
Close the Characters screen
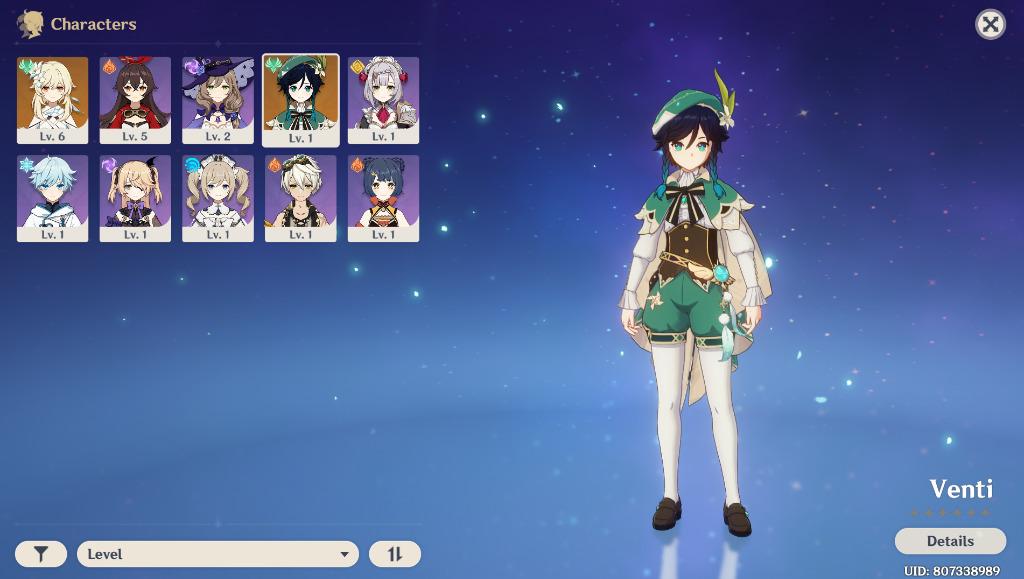[990, 24]
